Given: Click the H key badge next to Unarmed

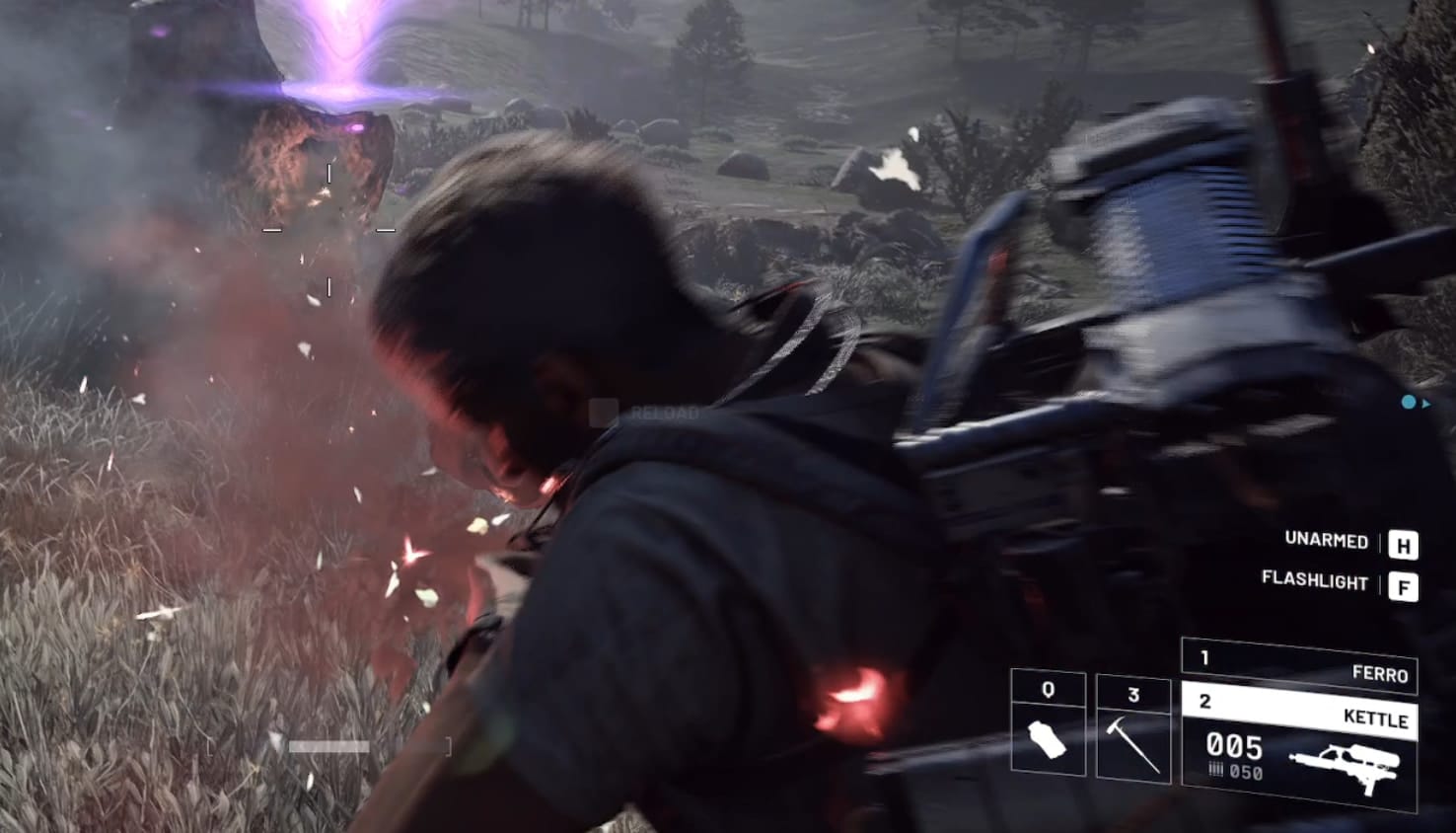Looking at the screenshot, I should coord(1402,543).
